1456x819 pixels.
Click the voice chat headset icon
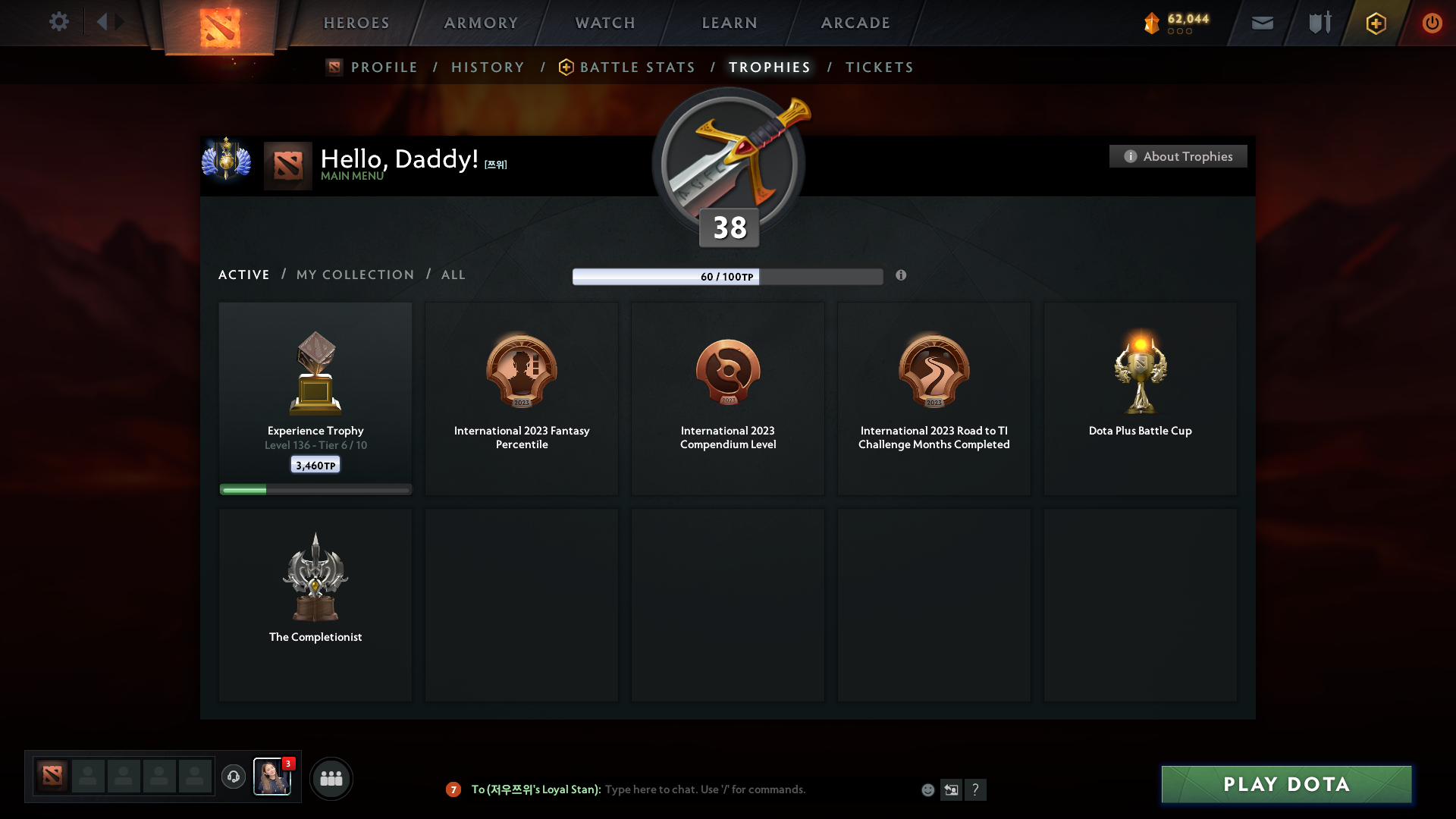point(234,777)
